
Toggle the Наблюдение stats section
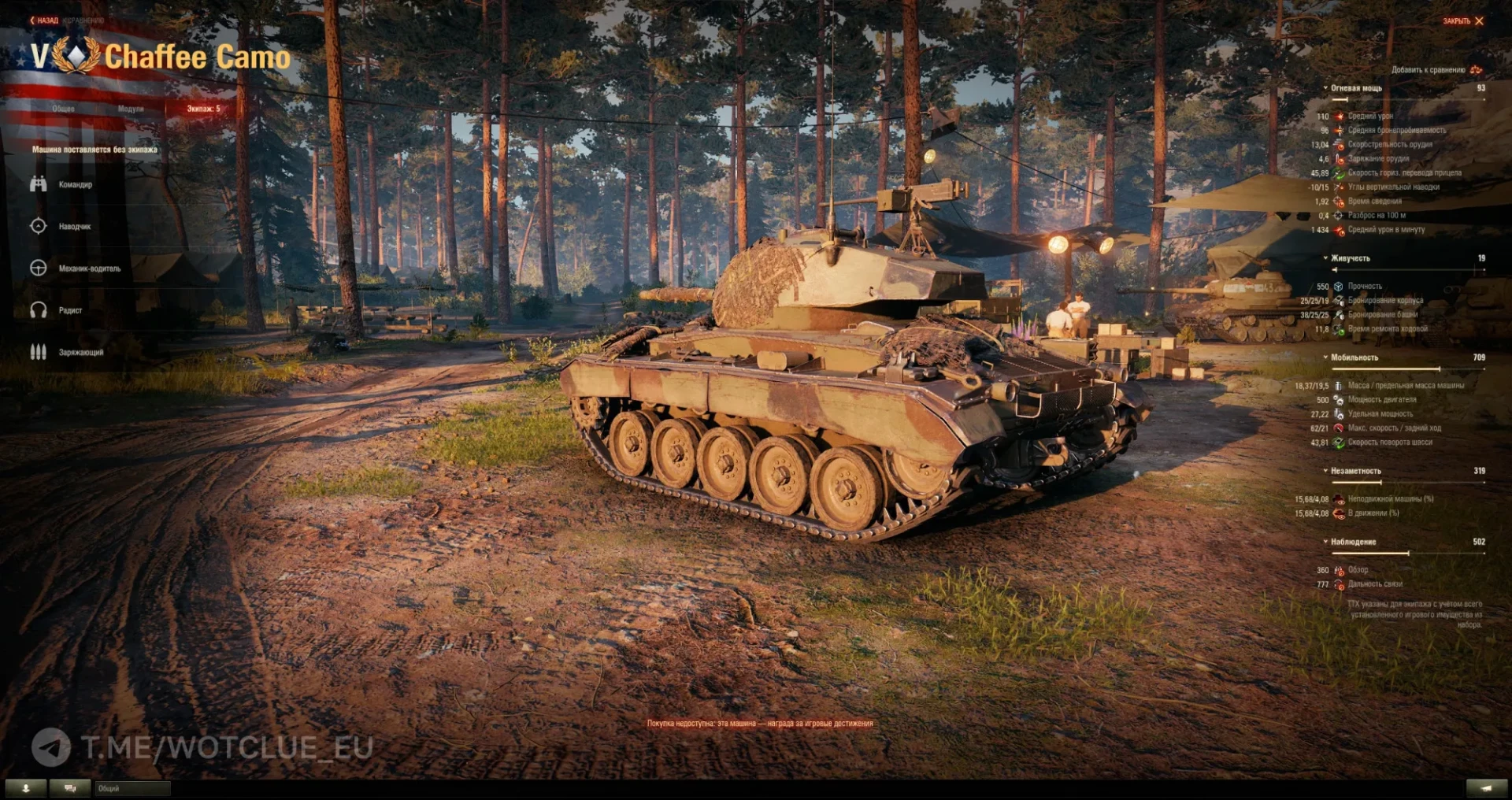point(1353,542)
